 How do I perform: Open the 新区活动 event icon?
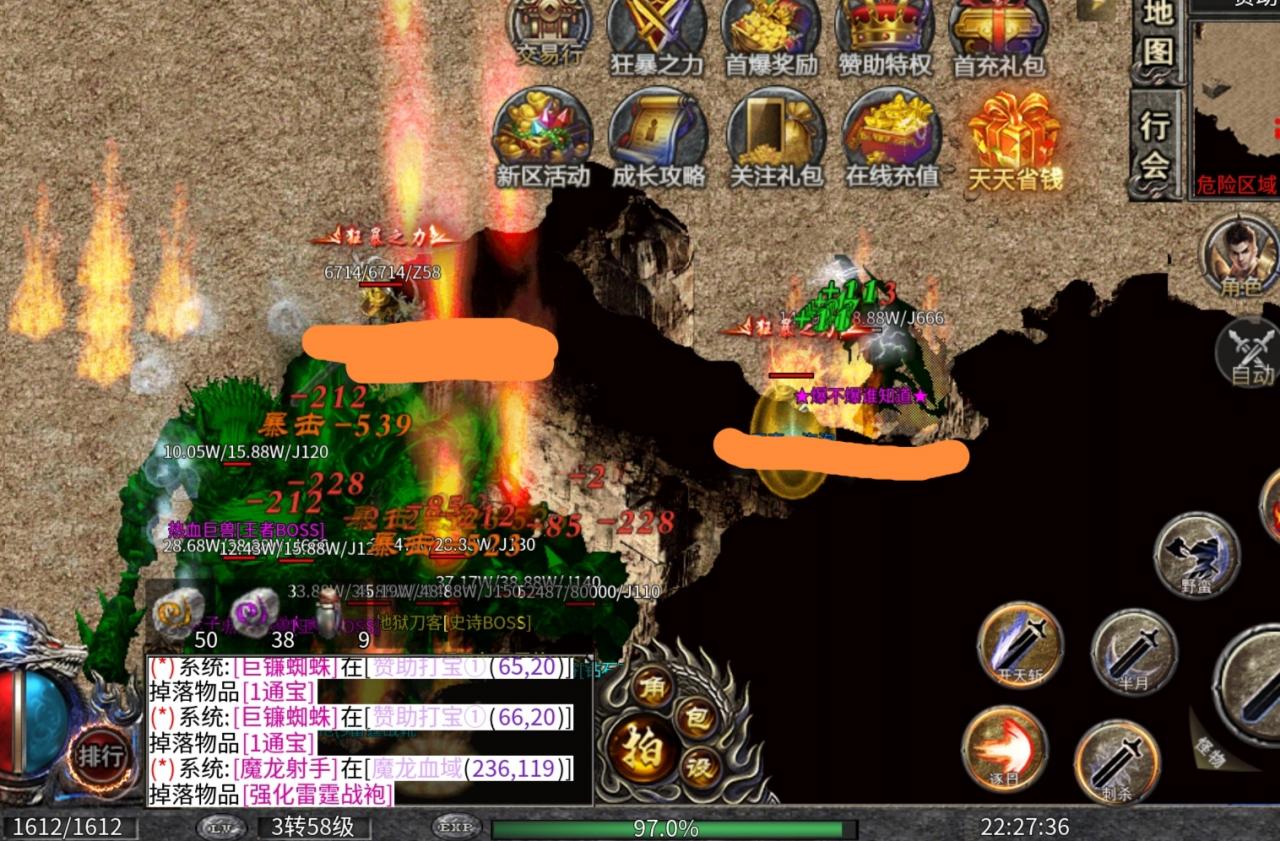click(543, 137)
